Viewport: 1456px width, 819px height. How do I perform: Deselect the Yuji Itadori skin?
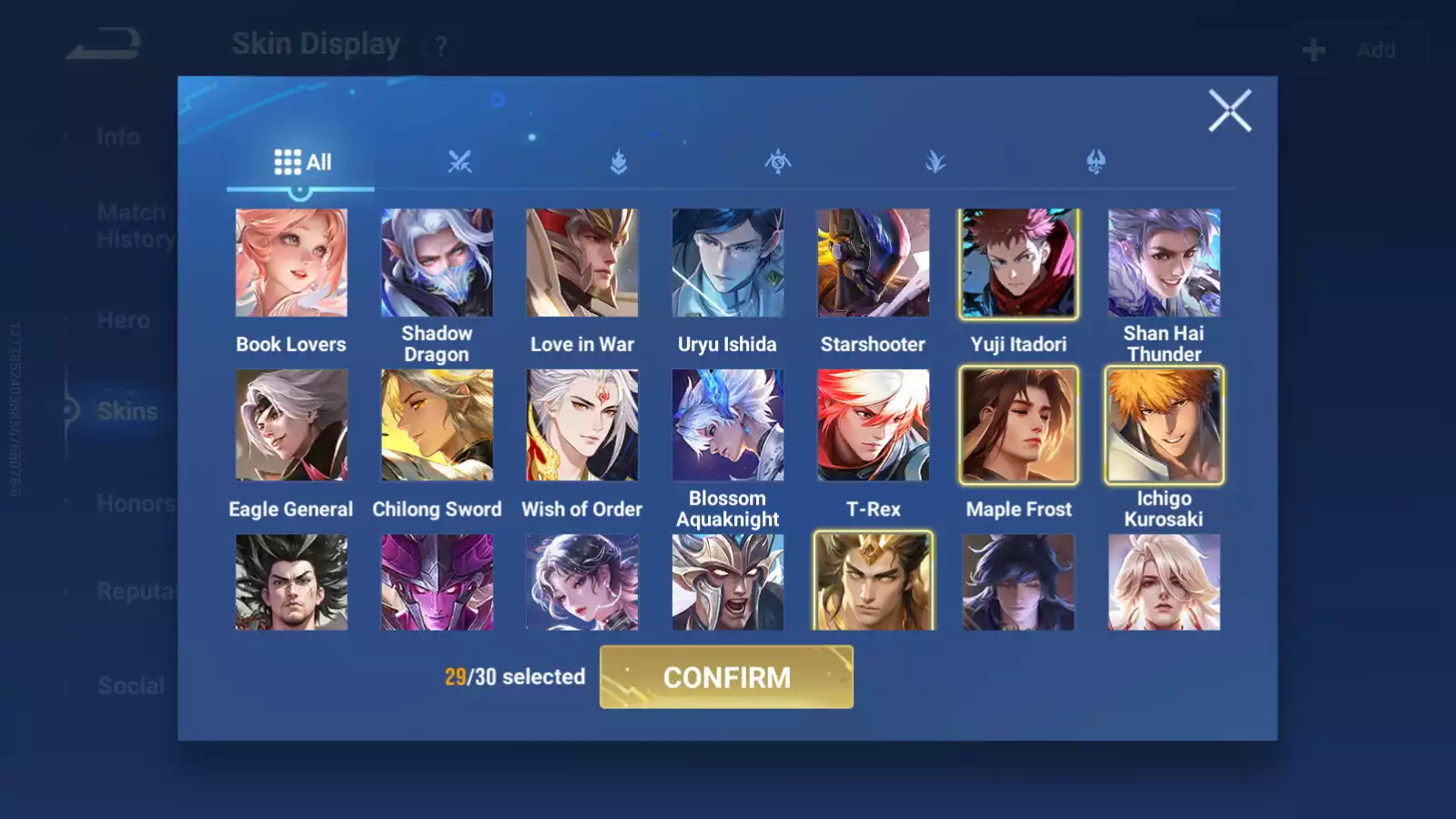(x=1018, y=262)
